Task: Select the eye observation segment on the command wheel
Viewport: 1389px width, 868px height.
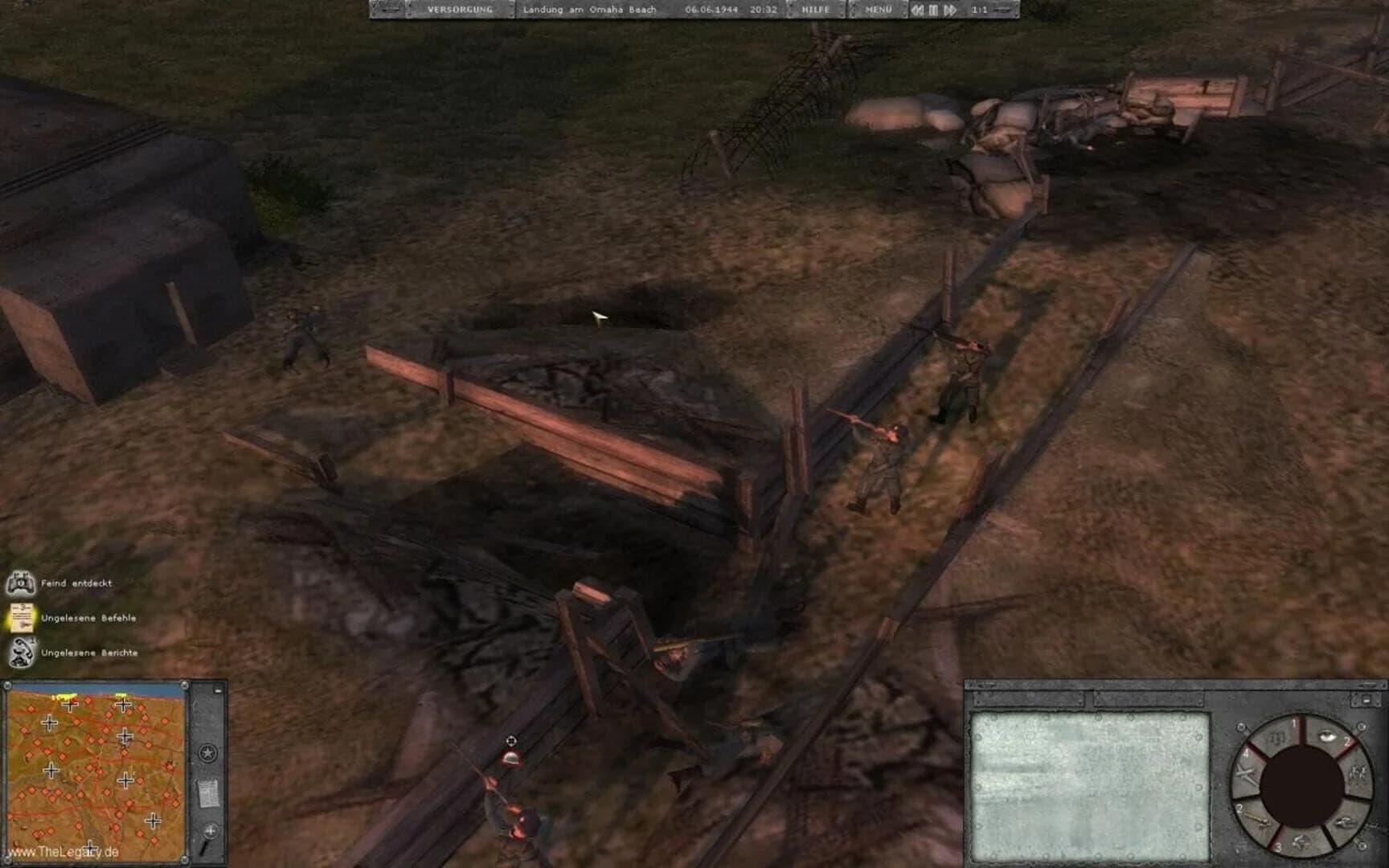Action: [1326, 737]
